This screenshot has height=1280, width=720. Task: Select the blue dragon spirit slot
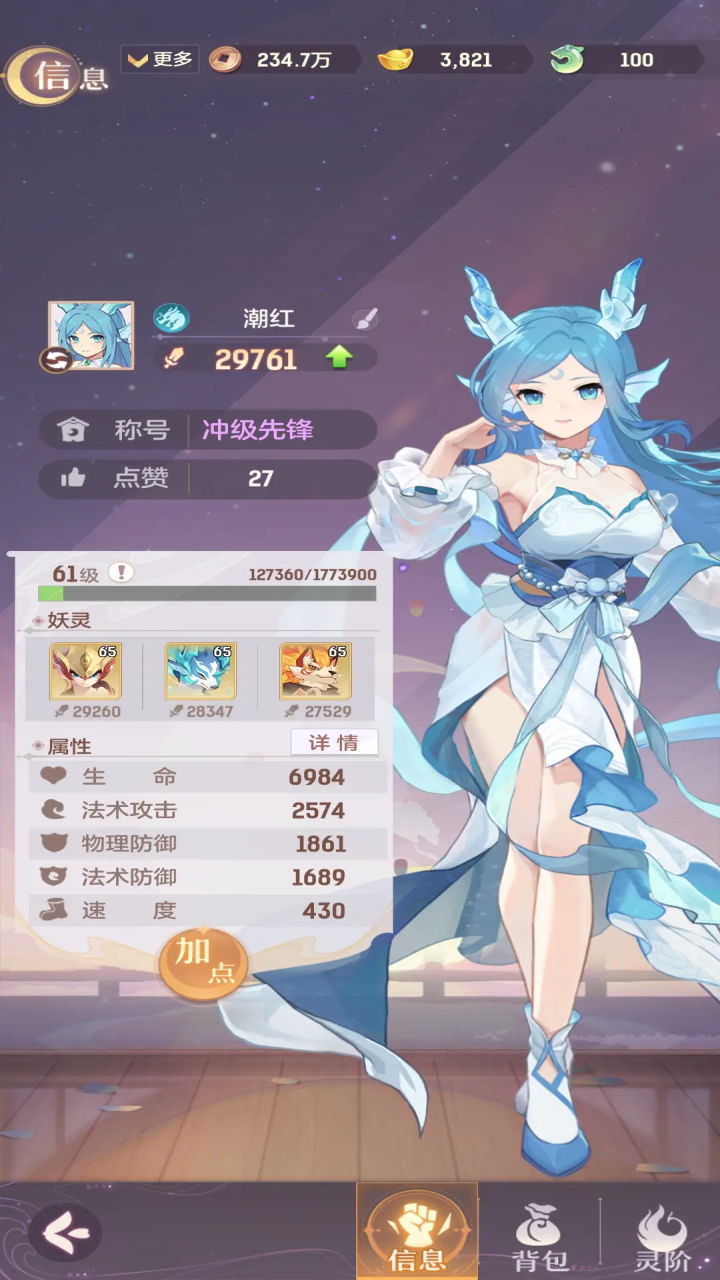tap(200, 671)
